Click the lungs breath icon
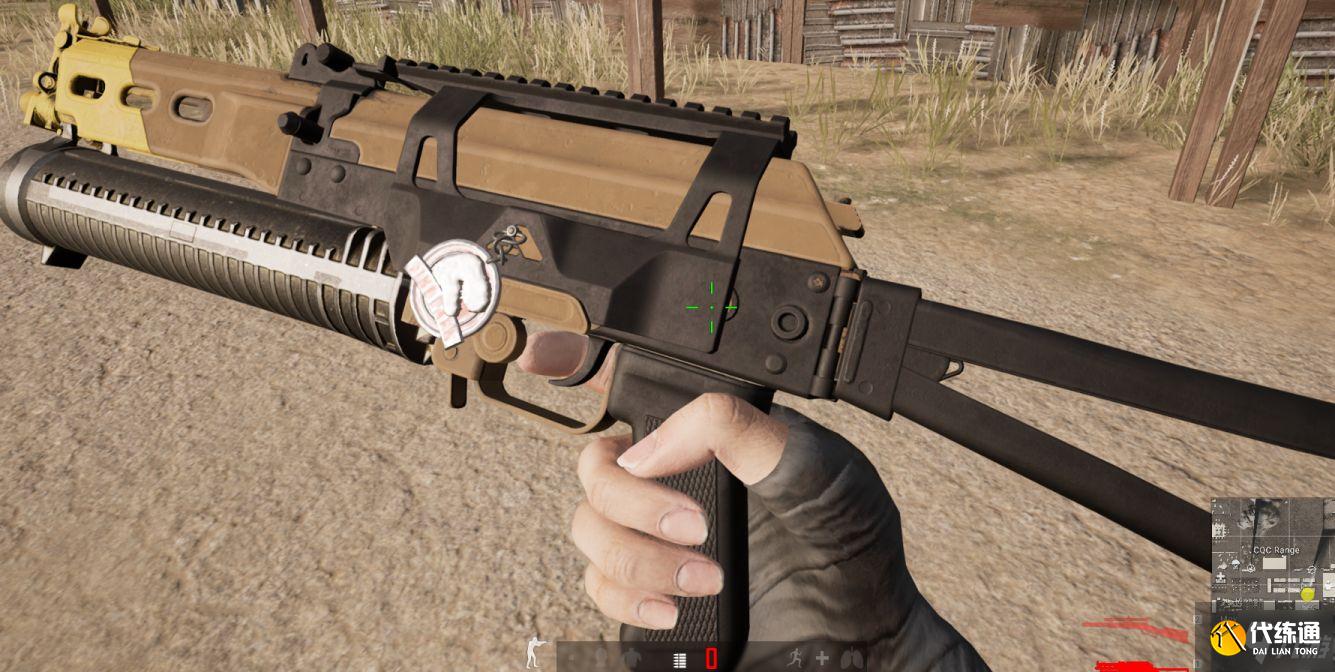Viewport: 1335px width, 672px height. click(851, 658)
